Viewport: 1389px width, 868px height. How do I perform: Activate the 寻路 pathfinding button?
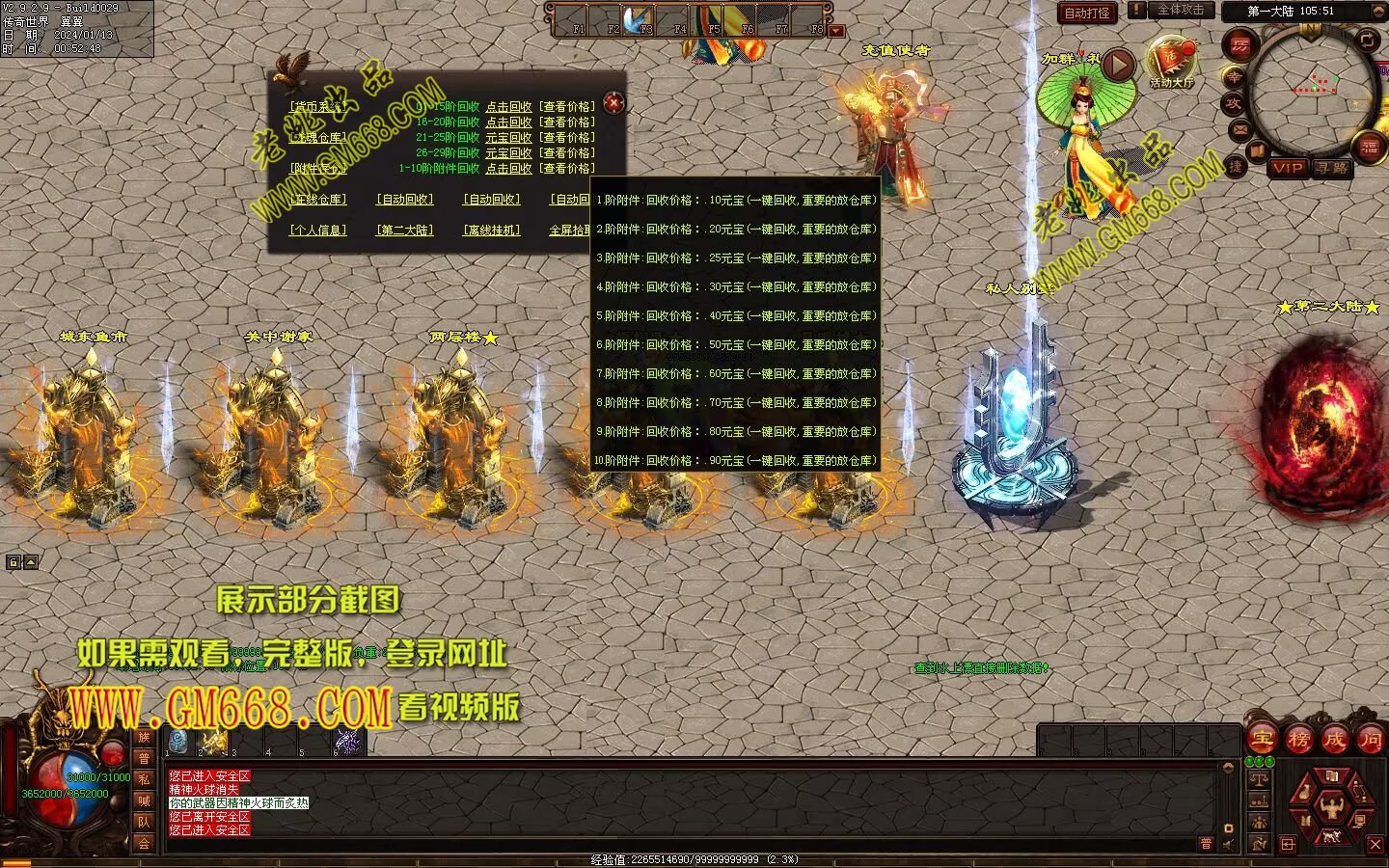point(1332,168)
